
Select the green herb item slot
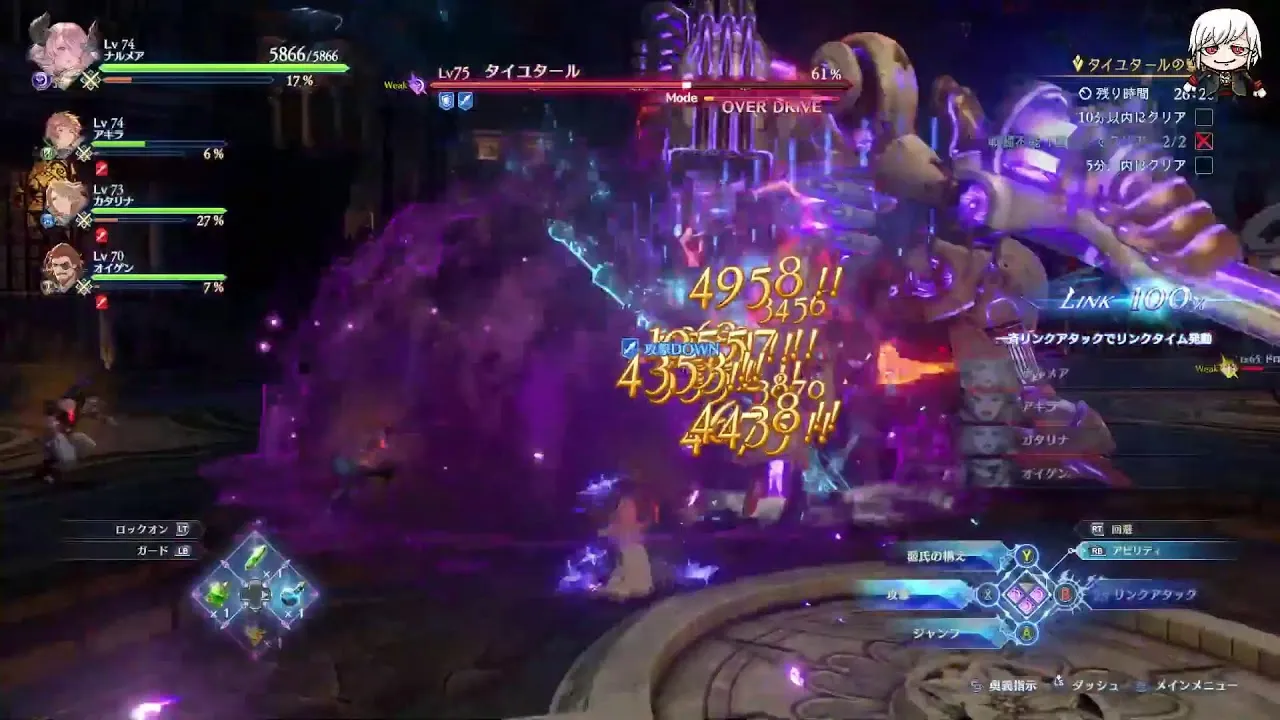click(256, 558)
